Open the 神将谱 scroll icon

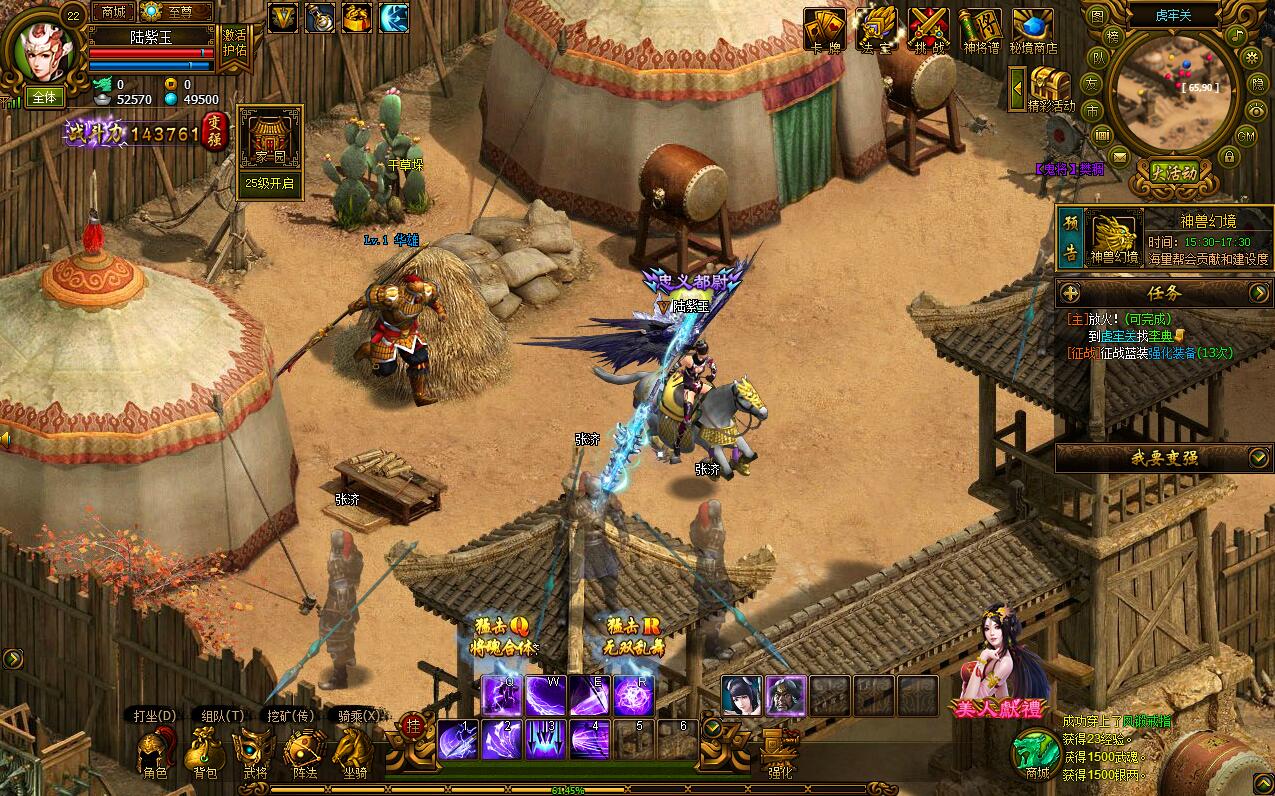[x=980, y=29]
